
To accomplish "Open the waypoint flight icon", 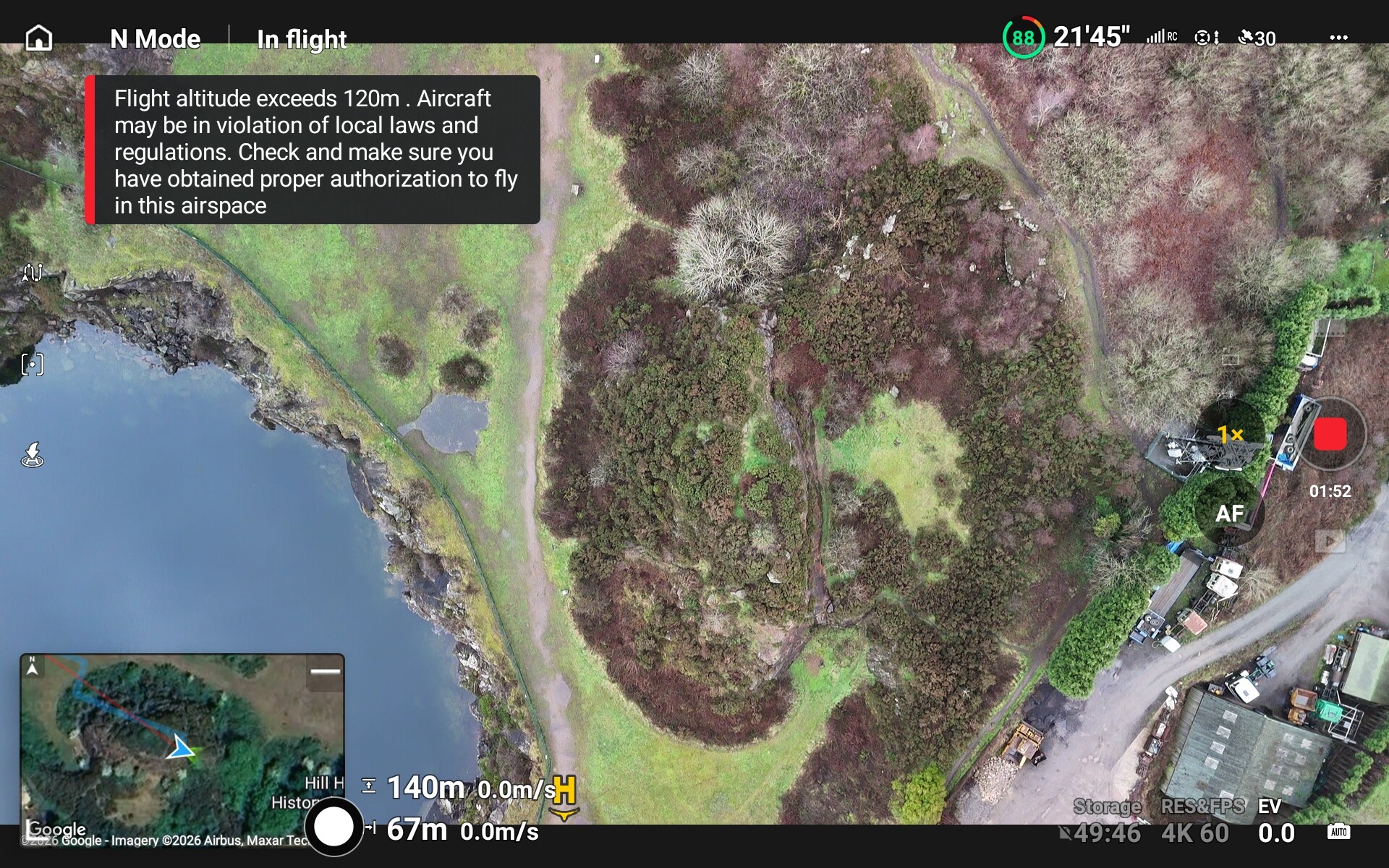I will click(33, 273).
